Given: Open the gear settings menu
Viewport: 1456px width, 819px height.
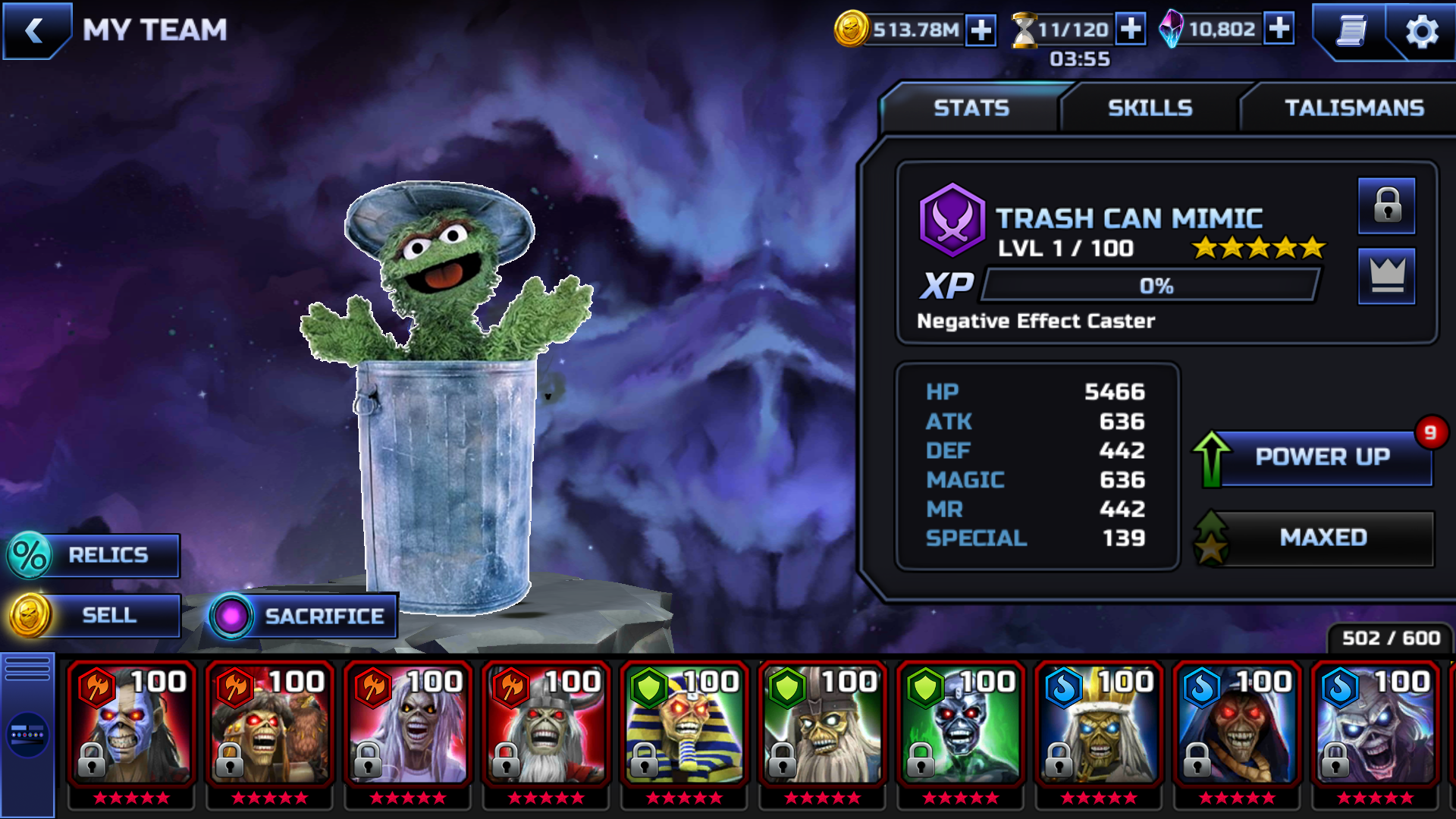Looking at the screenshot, I should click(x=1421, y=32).
